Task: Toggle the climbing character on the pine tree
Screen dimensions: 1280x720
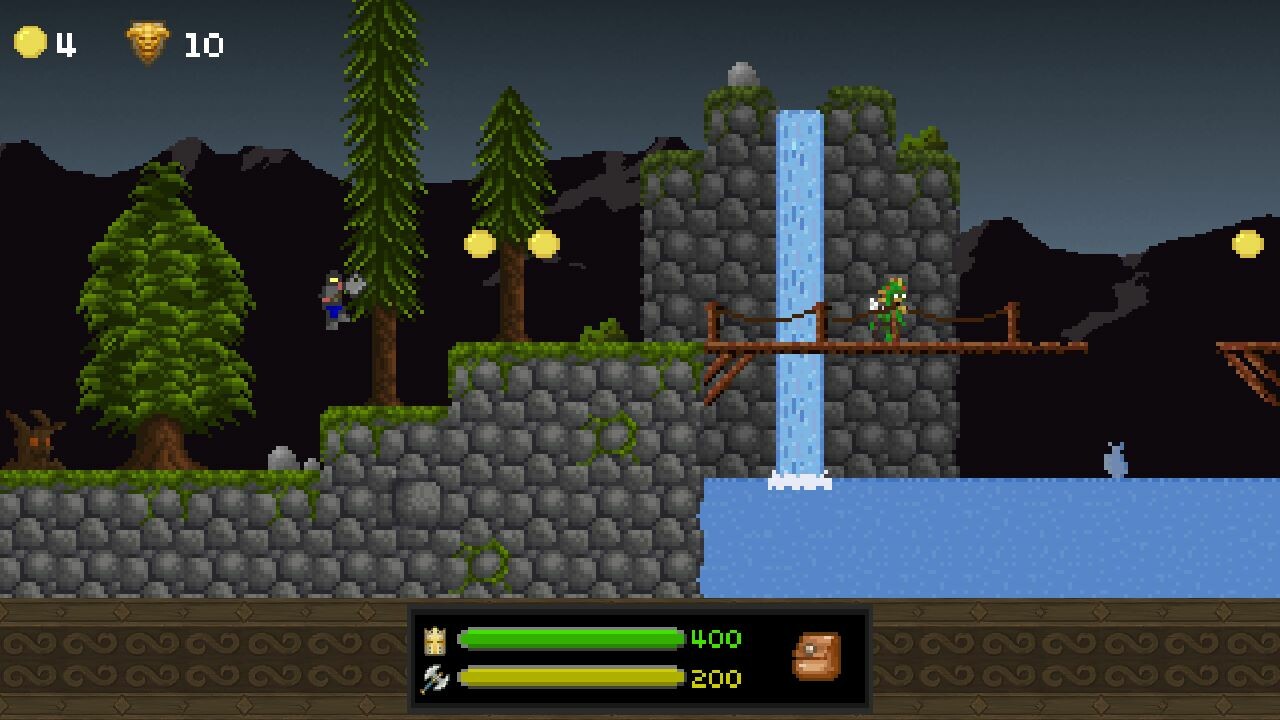Action: click(332, 300)
